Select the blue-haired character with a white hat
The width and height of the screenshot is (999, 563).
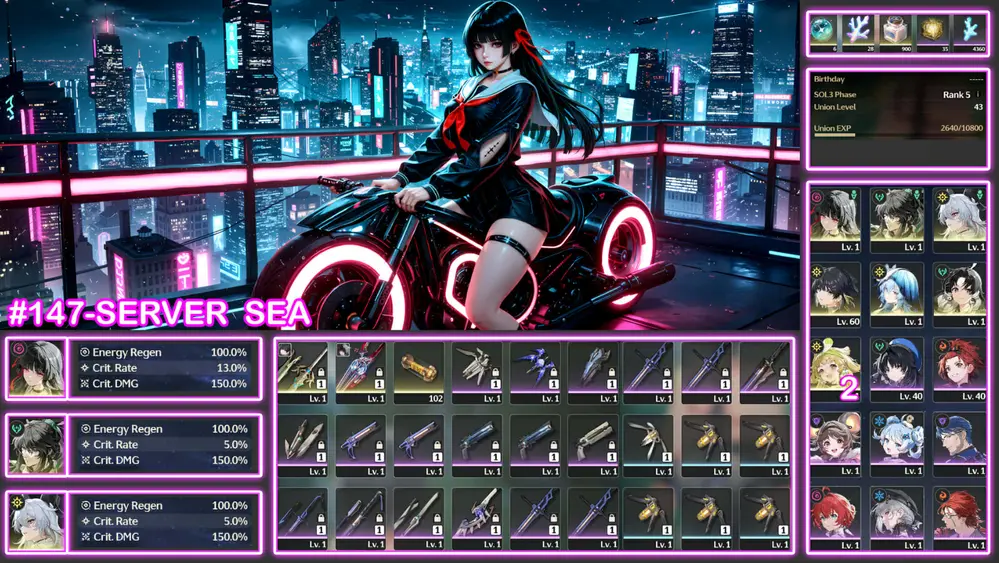(x=897, y=438)
